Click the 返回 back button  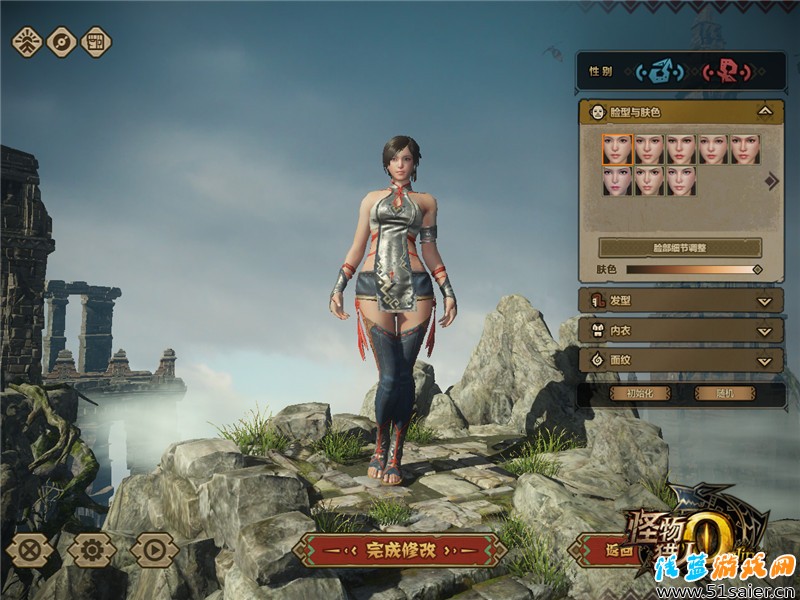600,550
